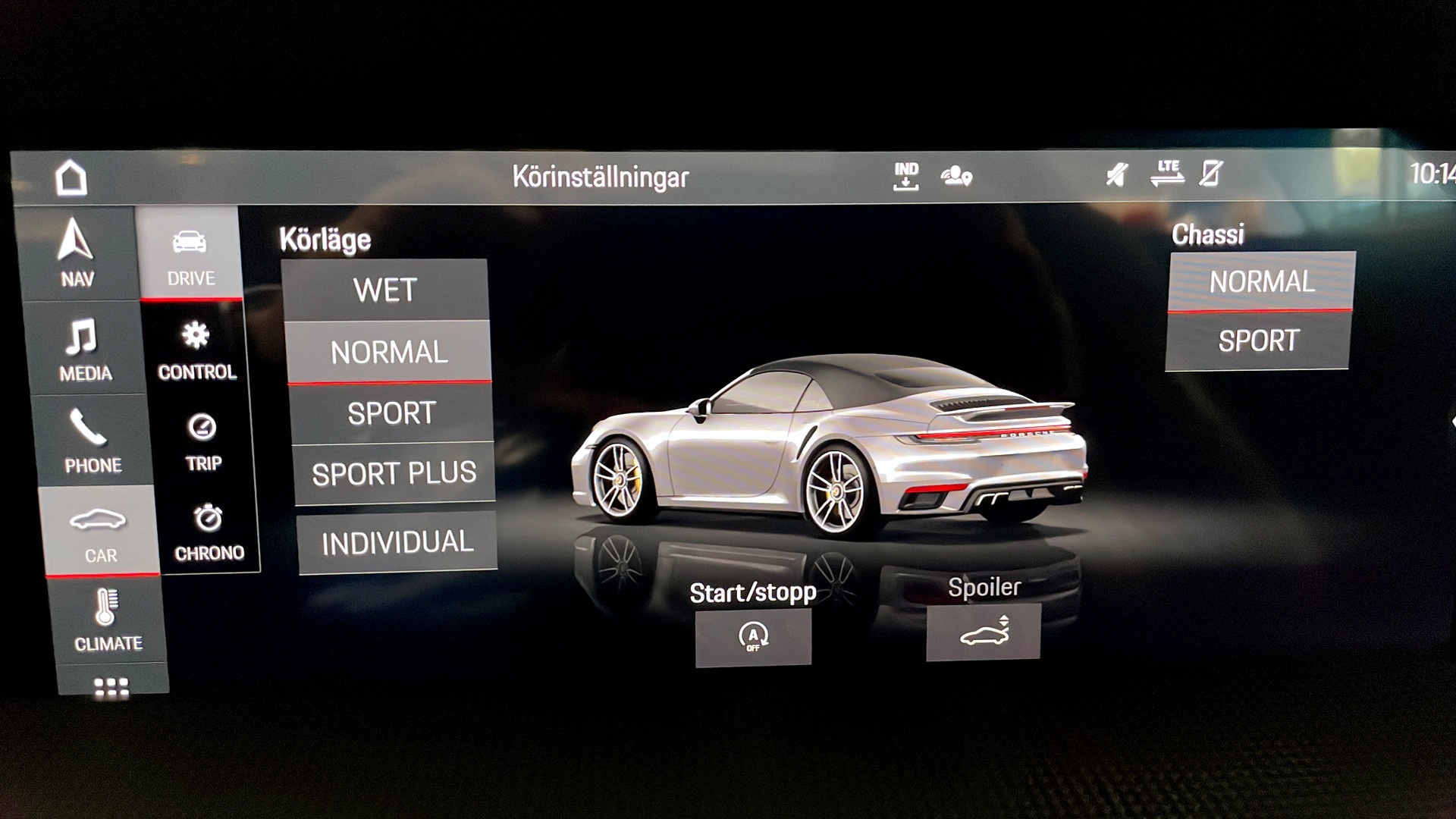Screen dimensions: 1456x819
Task: Set Chassi to NORMAL
Action: [x=1261, y=282]
